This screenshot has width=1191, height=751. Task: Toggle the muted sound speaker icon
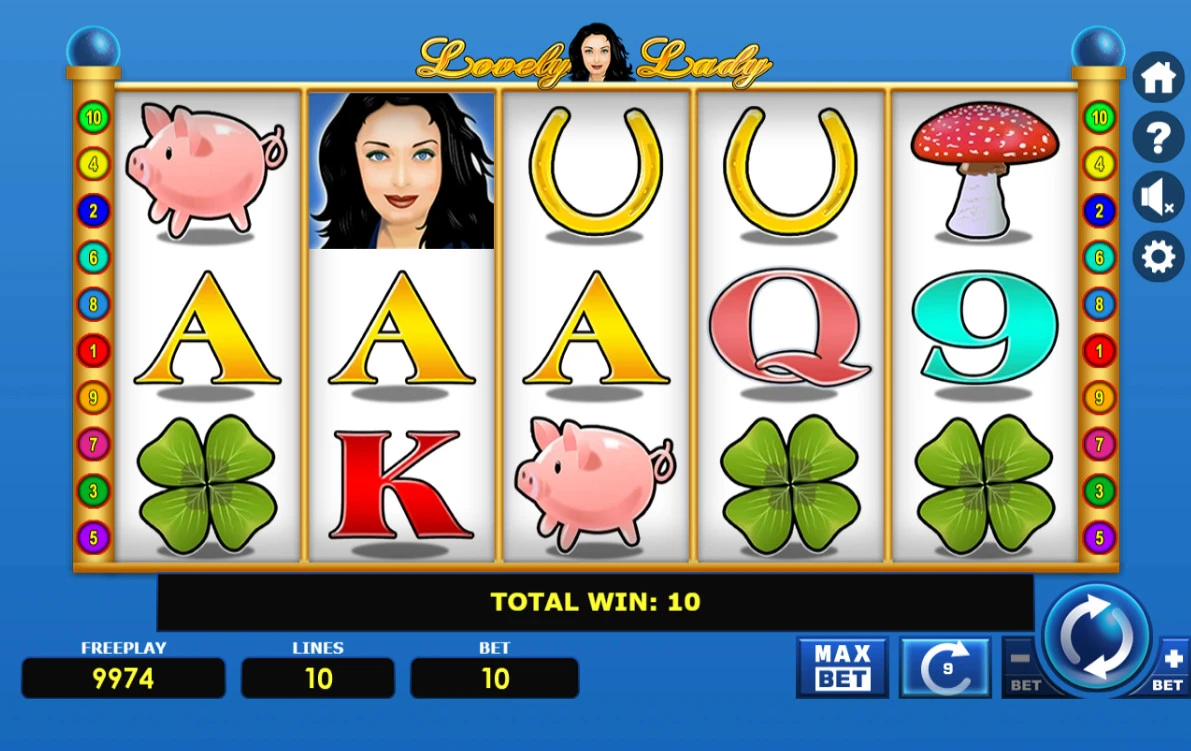click(x=1158, y=197)
